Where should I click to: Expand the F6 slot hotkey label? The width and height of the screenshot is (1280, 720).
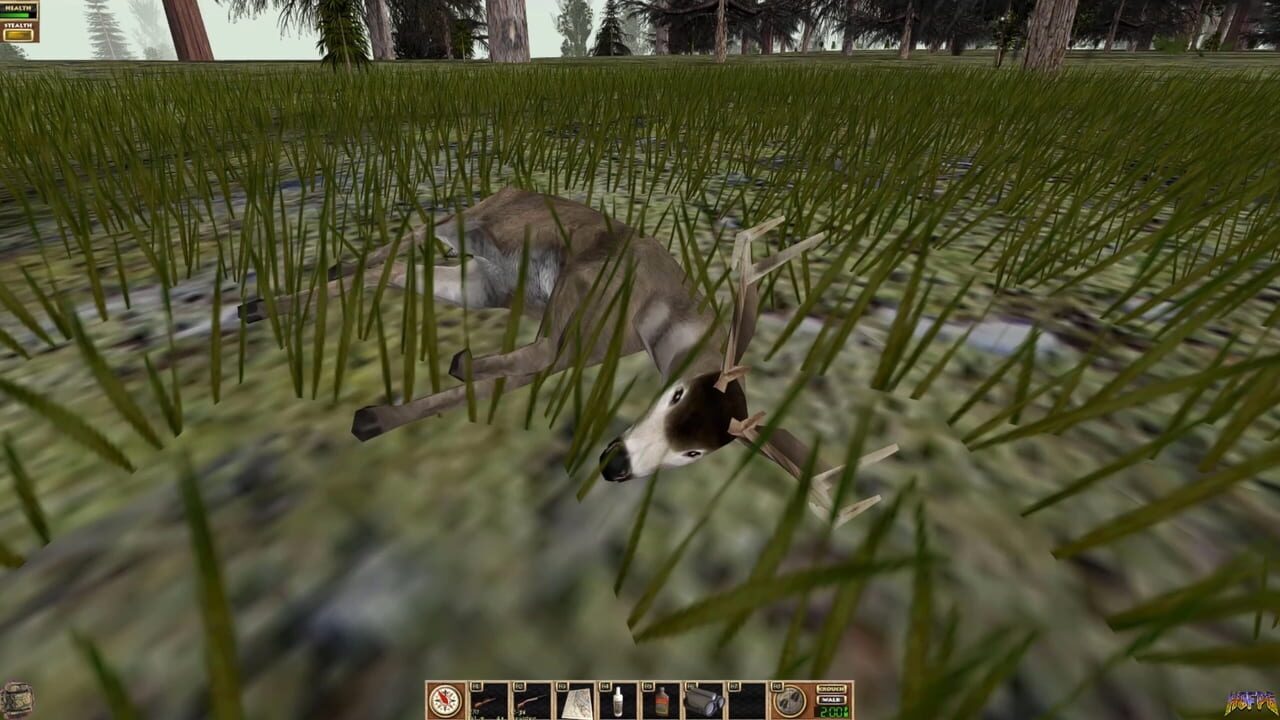(693, 685)
